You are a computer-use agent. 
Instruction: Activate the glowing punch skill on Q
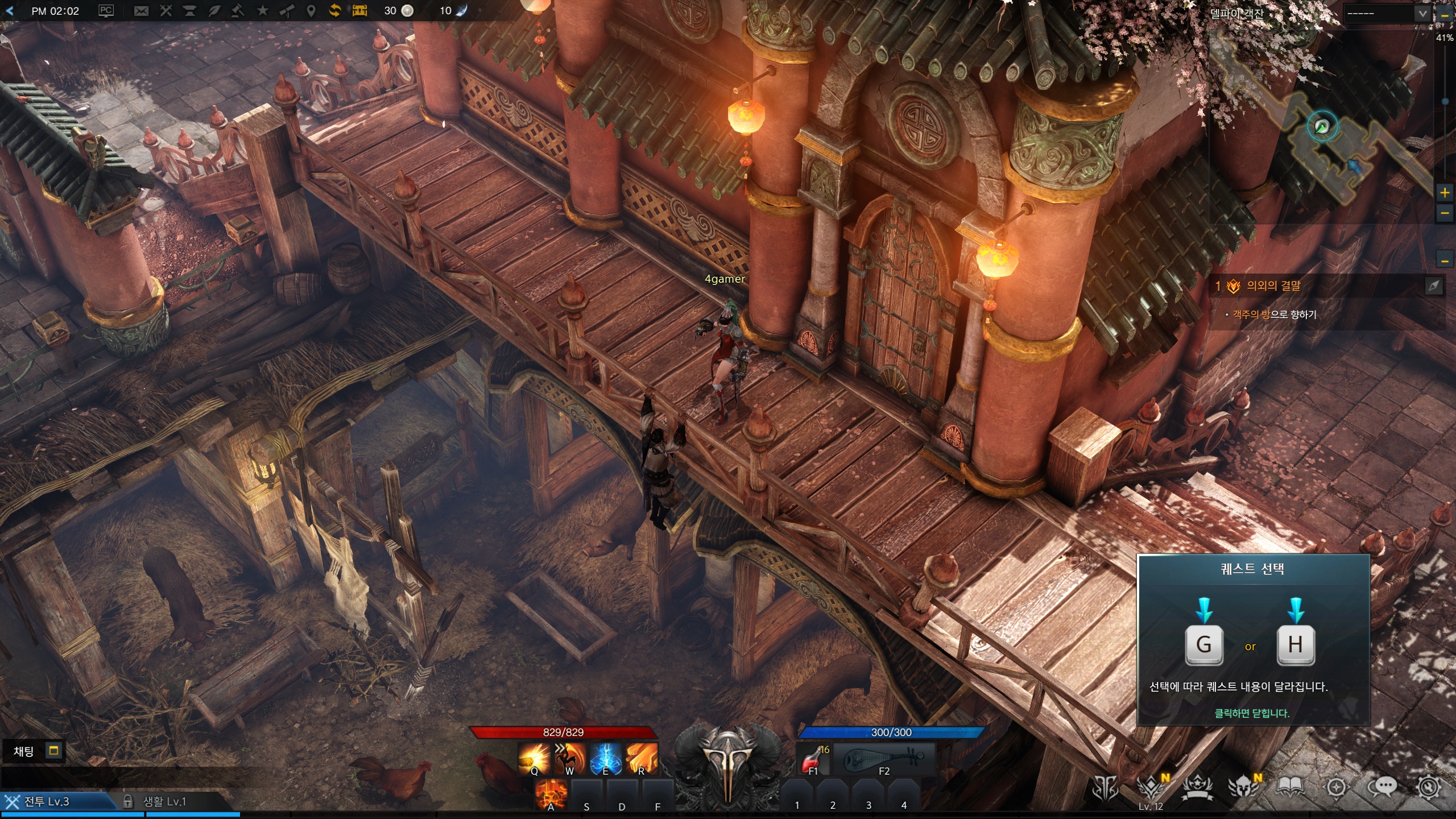(x=534, y=759)
